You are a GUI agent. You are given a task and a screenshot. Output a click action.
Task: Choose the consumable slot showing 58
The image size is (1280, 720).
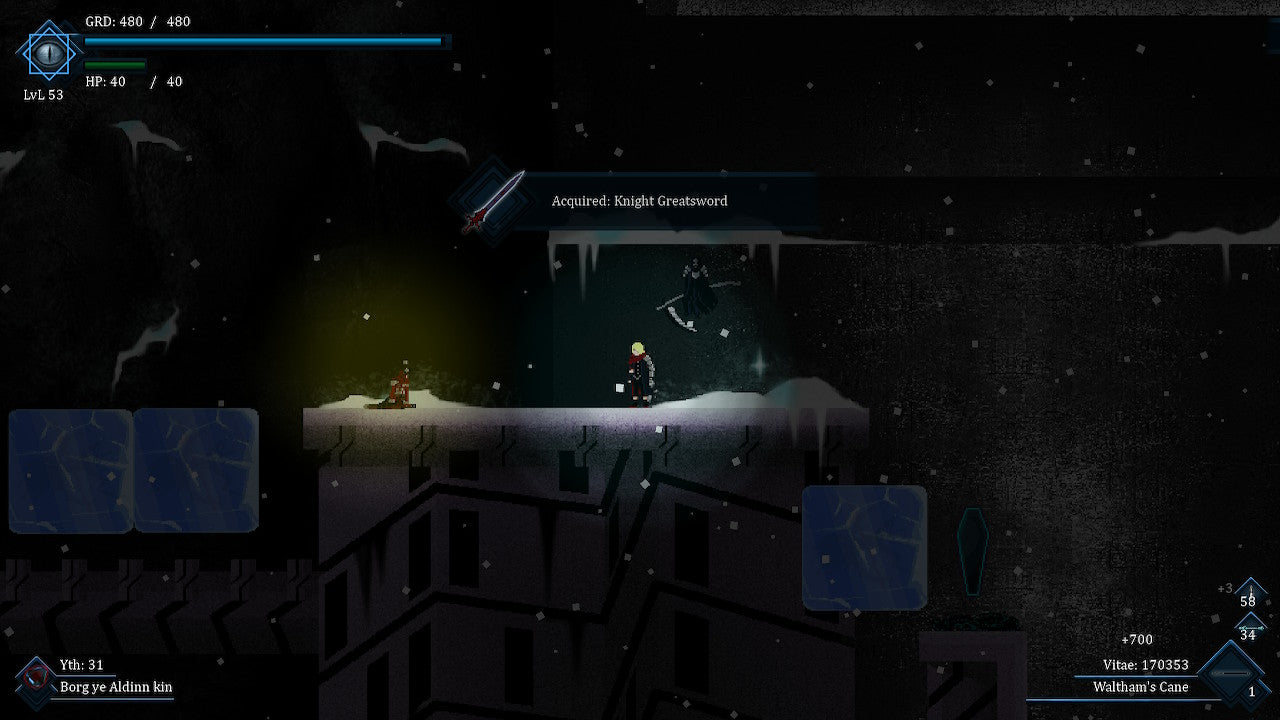[1249, 595]
